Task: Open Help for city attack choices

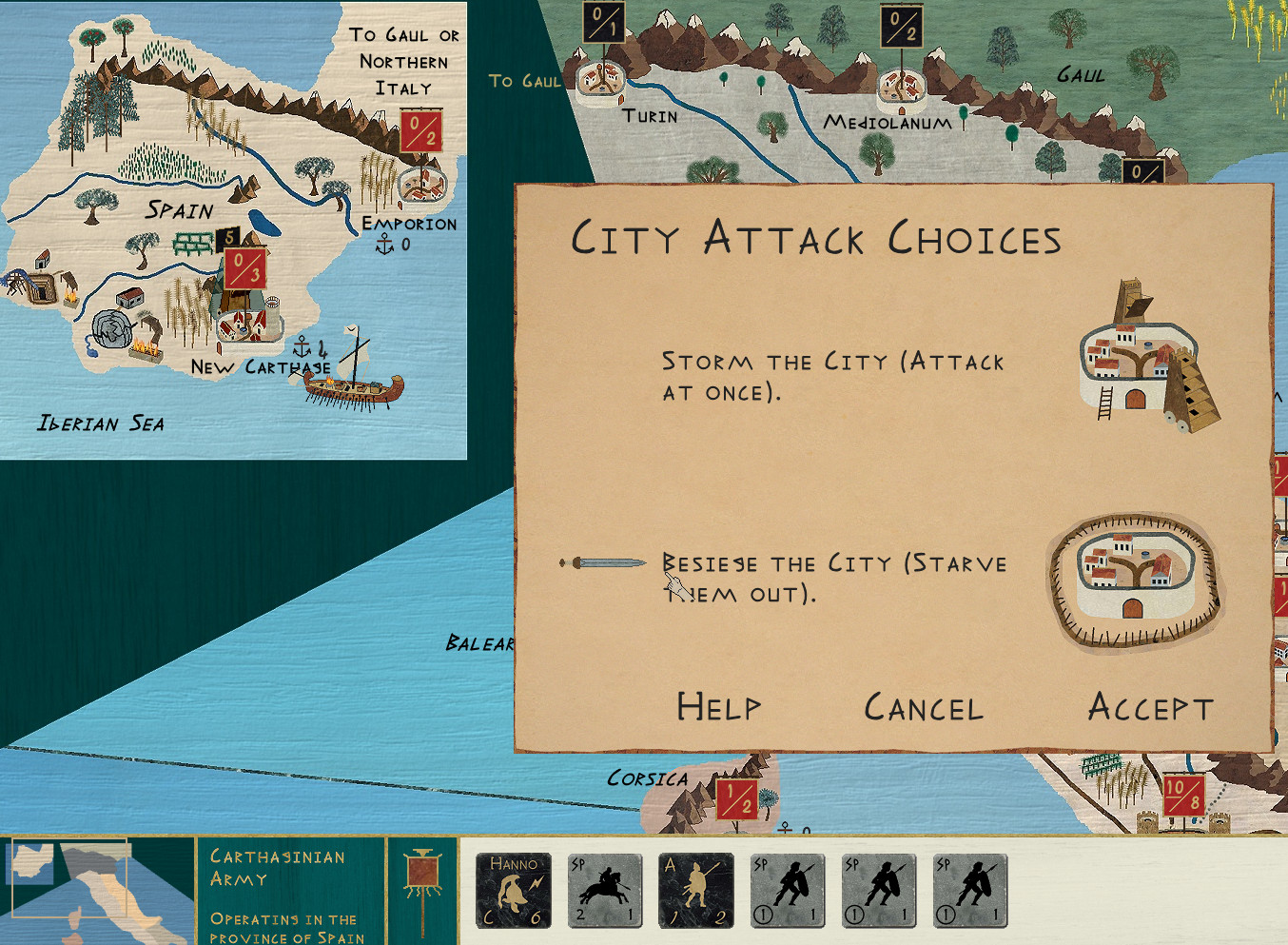Action: [x=719, y=707]
